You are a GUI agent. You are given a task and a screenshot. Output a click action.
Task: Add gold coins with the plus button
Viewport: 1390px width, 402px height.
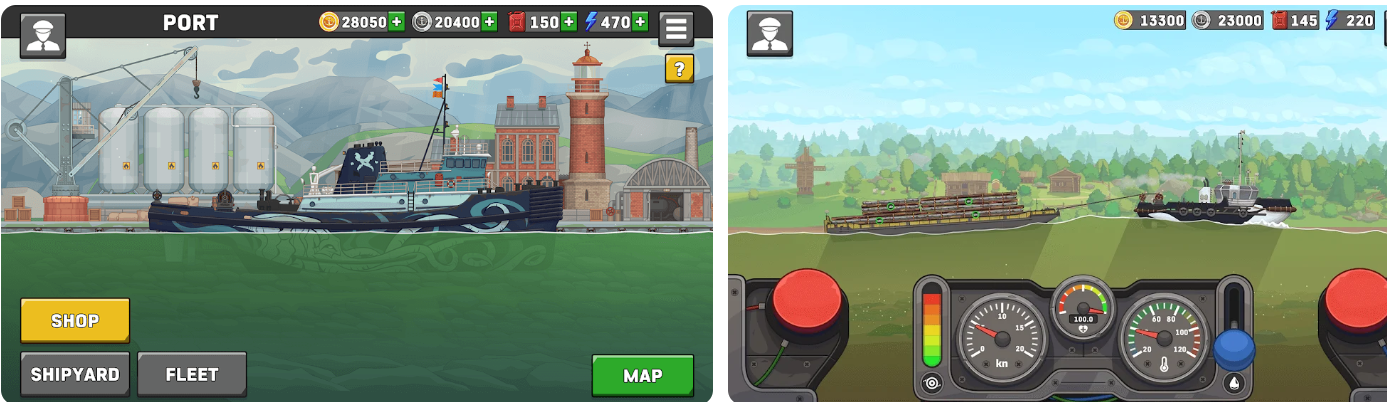pyautogui.click(x=397, y=22)
